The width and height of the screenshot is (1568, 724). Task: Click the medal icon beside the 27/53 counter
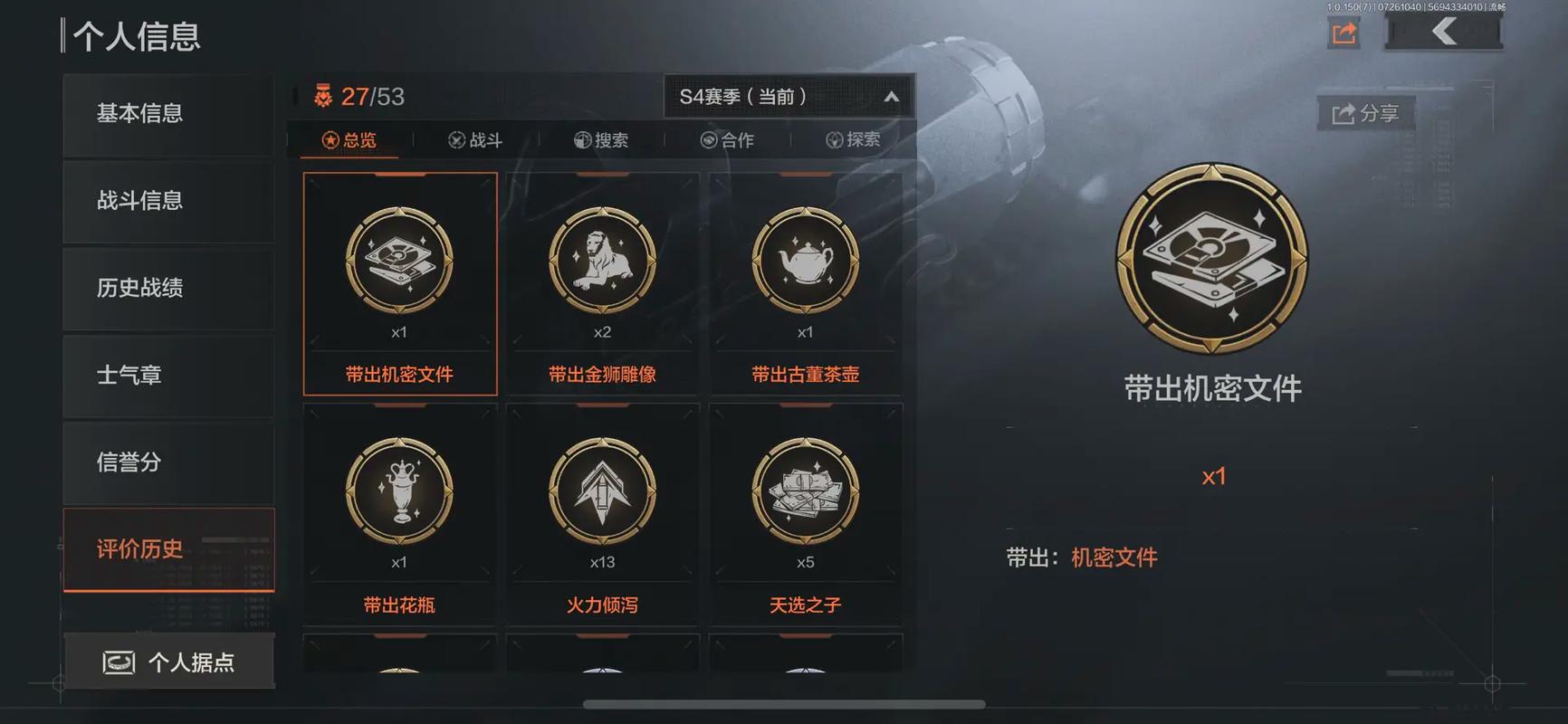click(x=321, y=95)
